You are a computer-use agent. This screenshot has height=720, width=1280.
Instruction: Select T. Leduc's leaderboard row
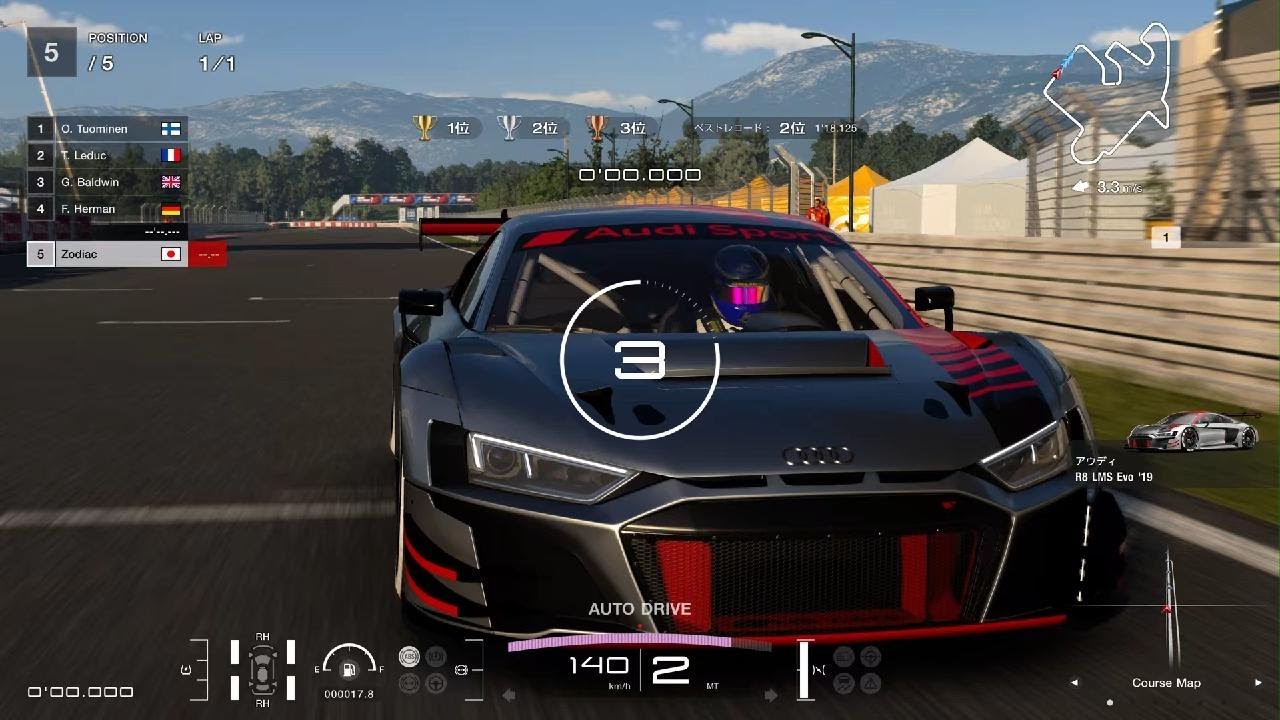coord(107,155)
